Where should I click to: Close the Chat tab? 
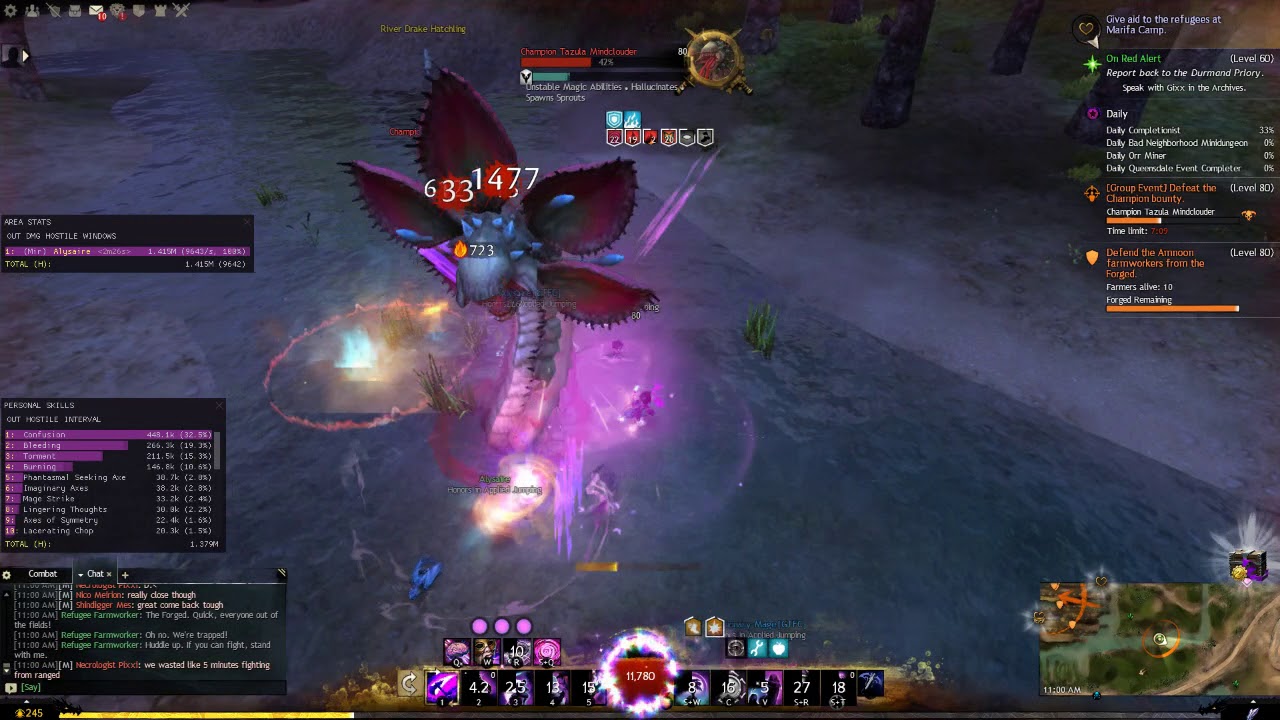point(109,574)
